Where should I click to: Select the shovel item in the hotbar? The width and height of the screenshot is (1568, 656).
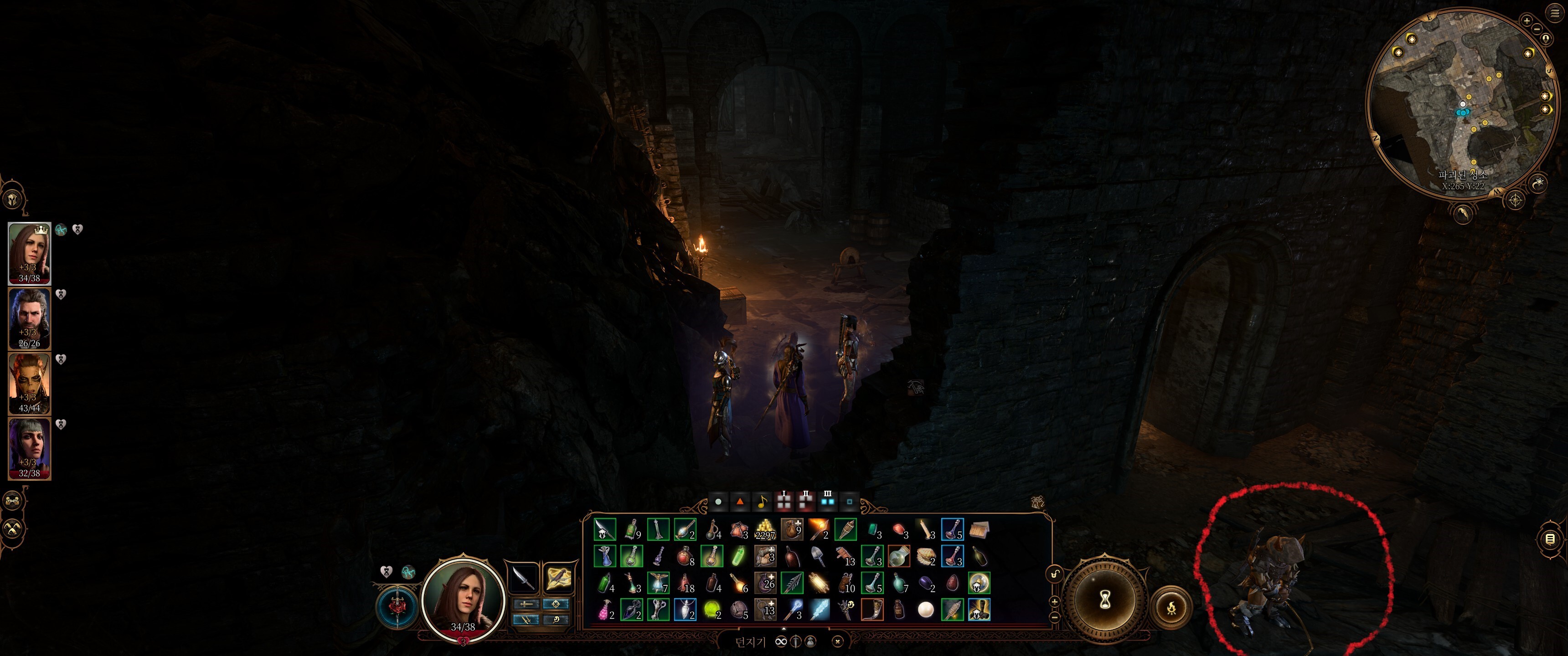point(817,556)
